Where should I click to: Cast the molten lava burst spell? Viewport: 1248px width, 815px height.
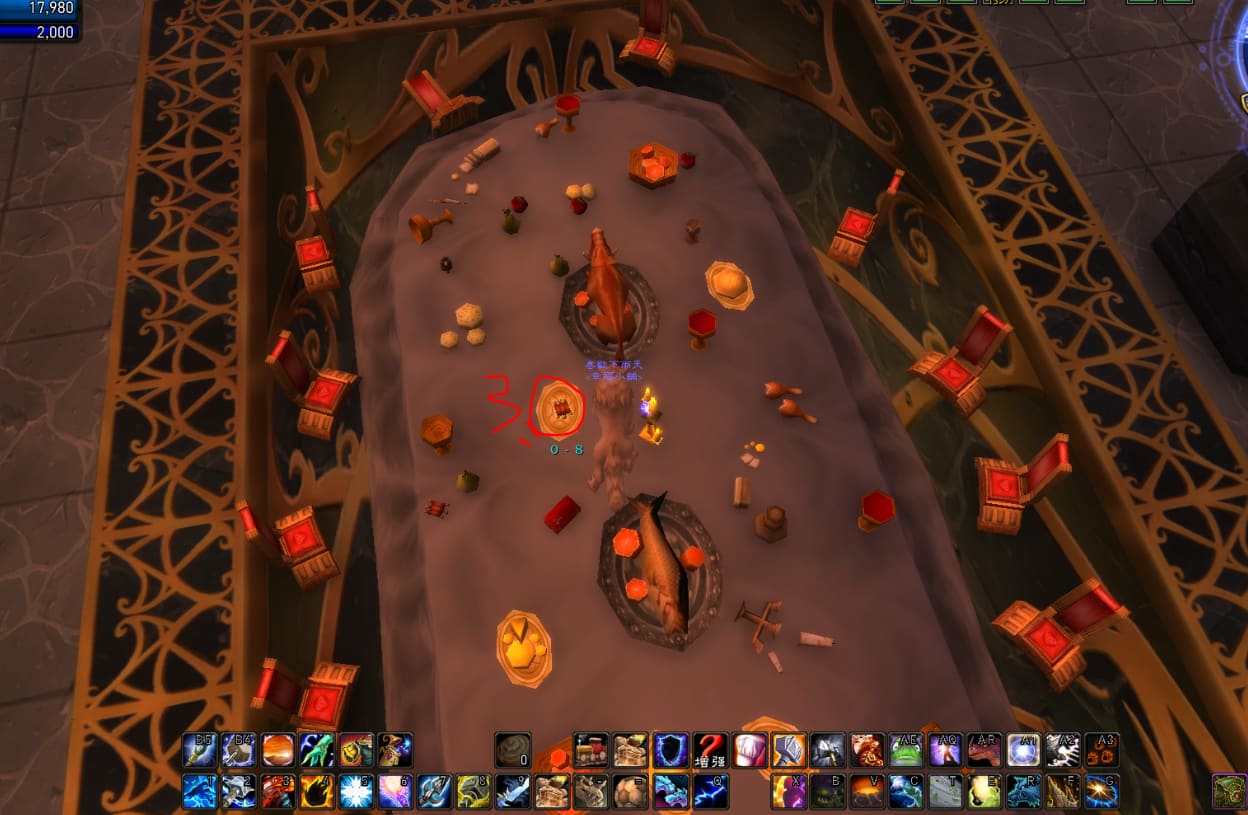click(x=278, y=791)
